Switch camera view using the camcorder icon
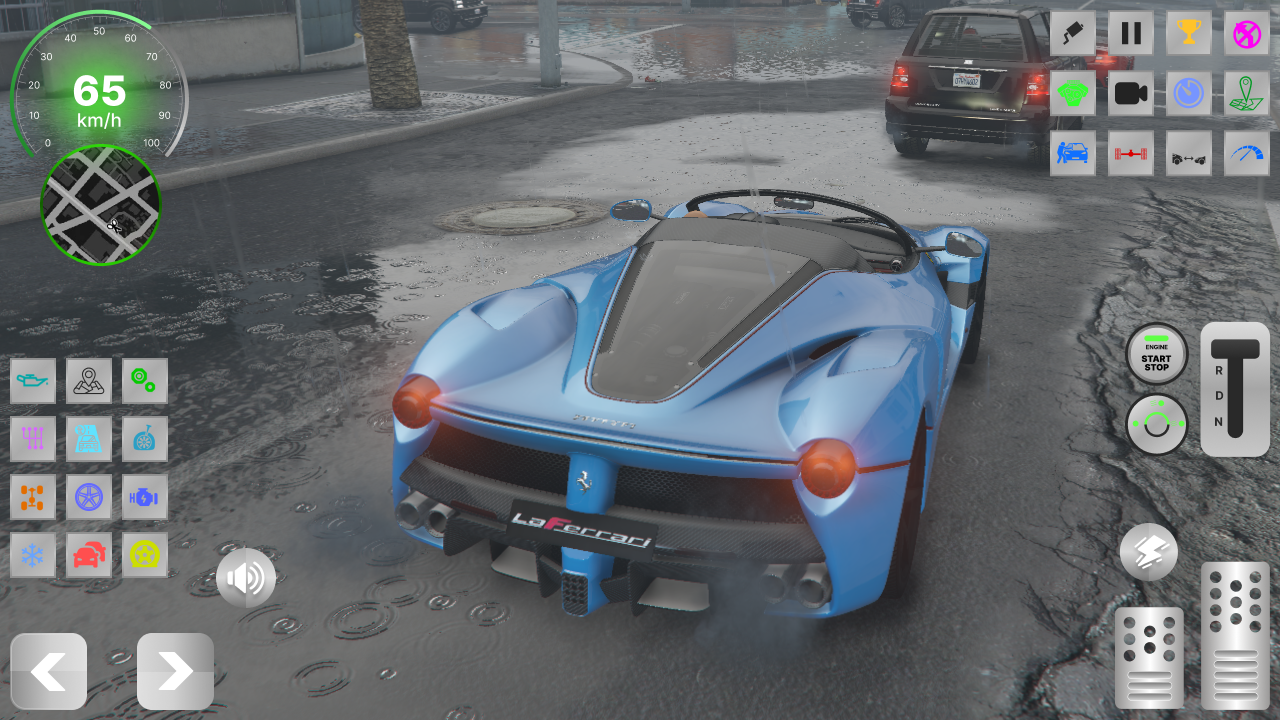The width and height of the screenshot is (1280, 720). [1130, 93]
